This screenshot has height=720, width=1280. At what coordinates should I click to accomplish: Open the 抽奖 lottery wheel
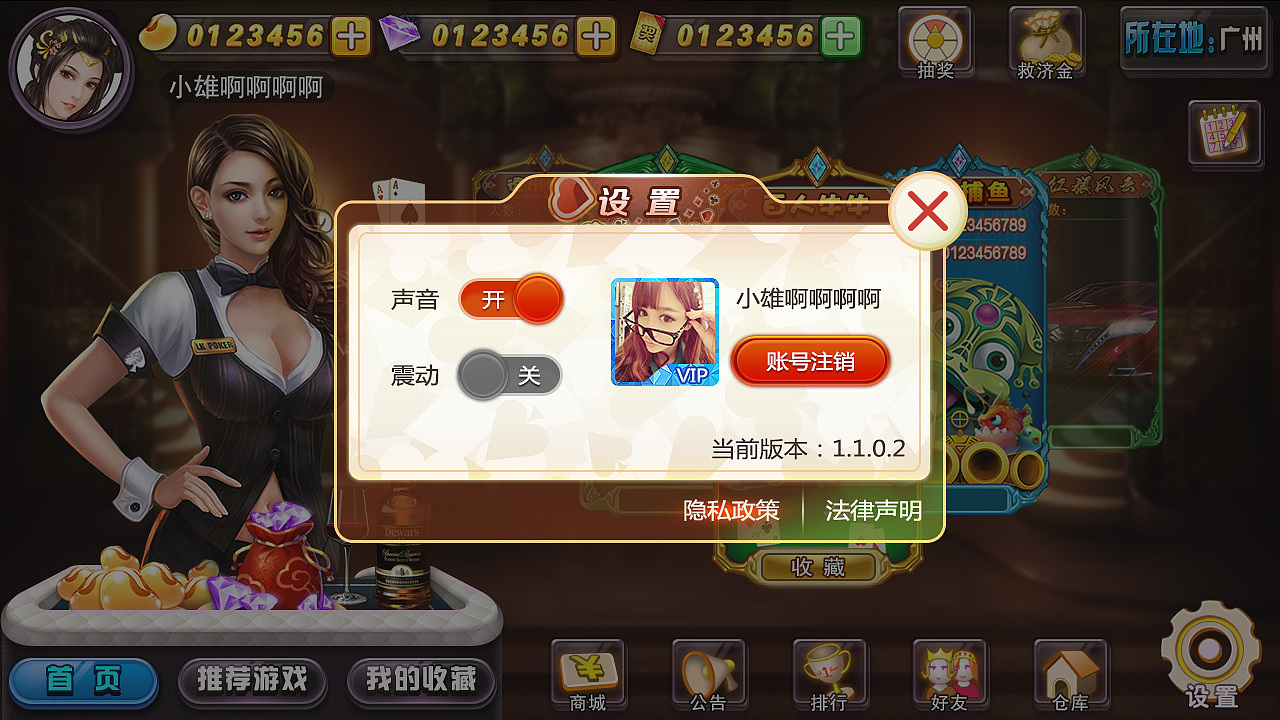coord(933,40)
